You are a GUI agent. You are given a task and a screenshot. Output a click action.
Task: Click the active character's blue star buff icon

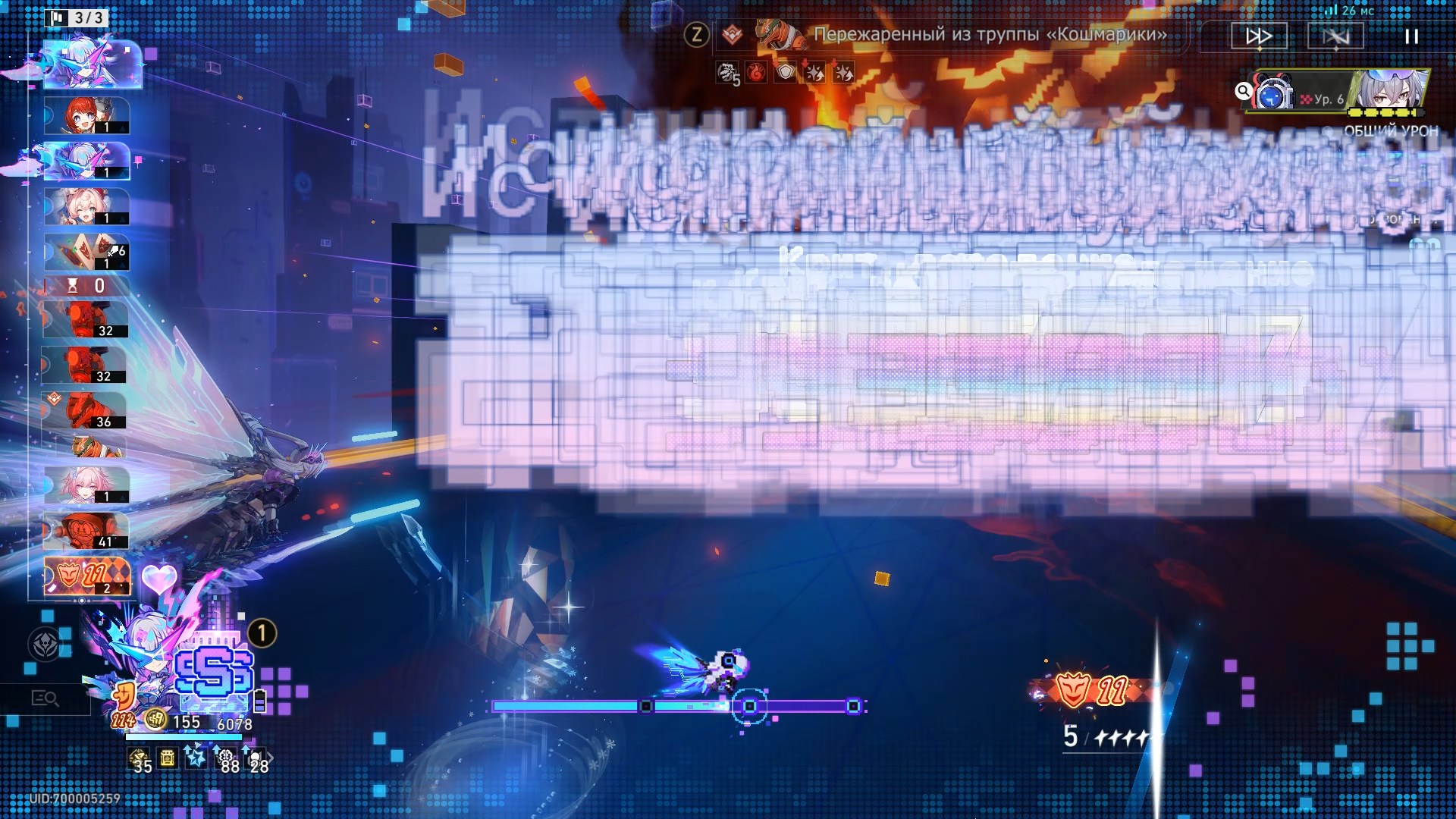196,758
